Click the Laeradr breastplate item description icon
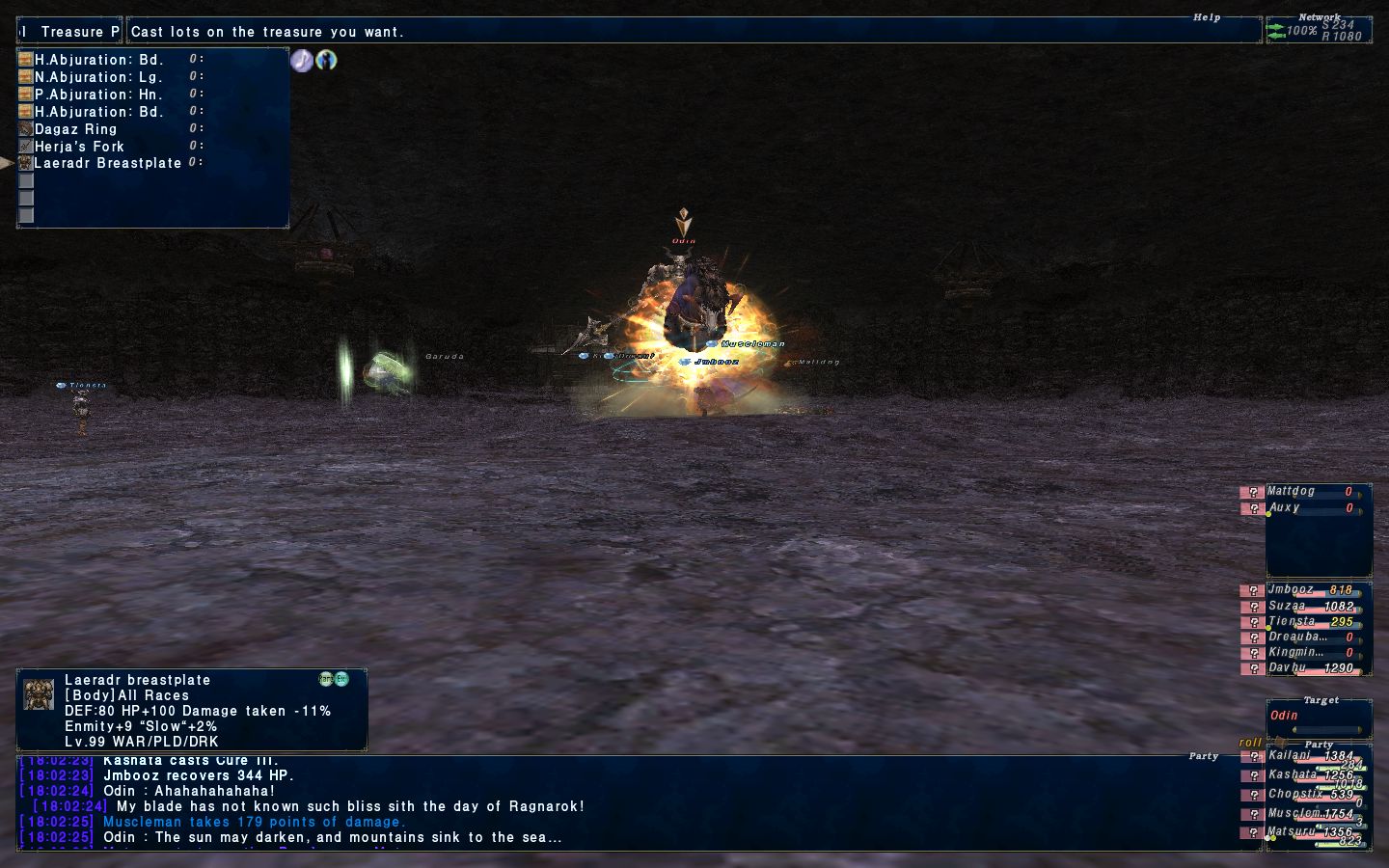The height and width of the screenshot is (868, 1389). (39, 694)
